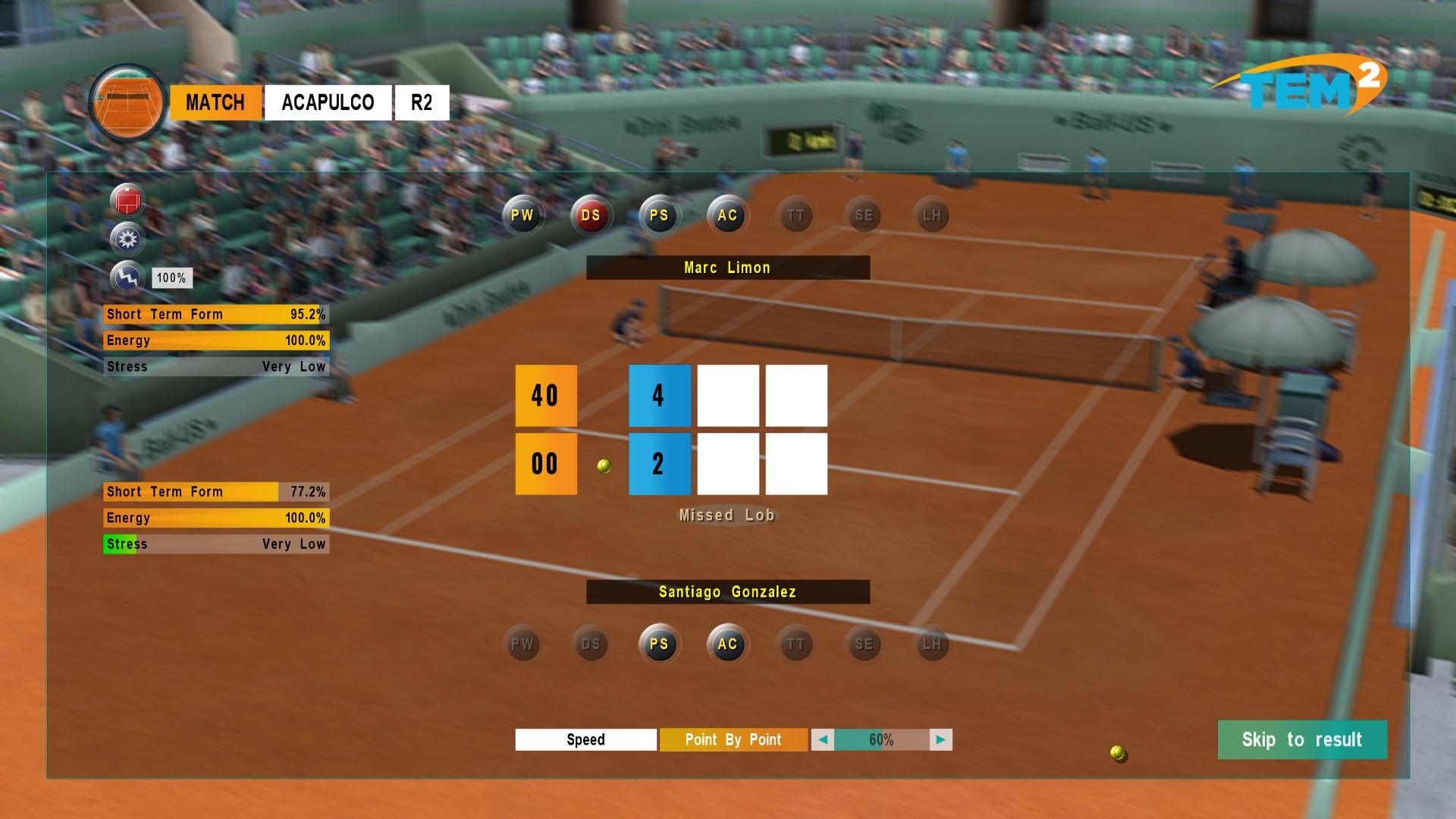Select the AC instruction for Santiago Gonzalez
1456x819 pixels.
727,645
